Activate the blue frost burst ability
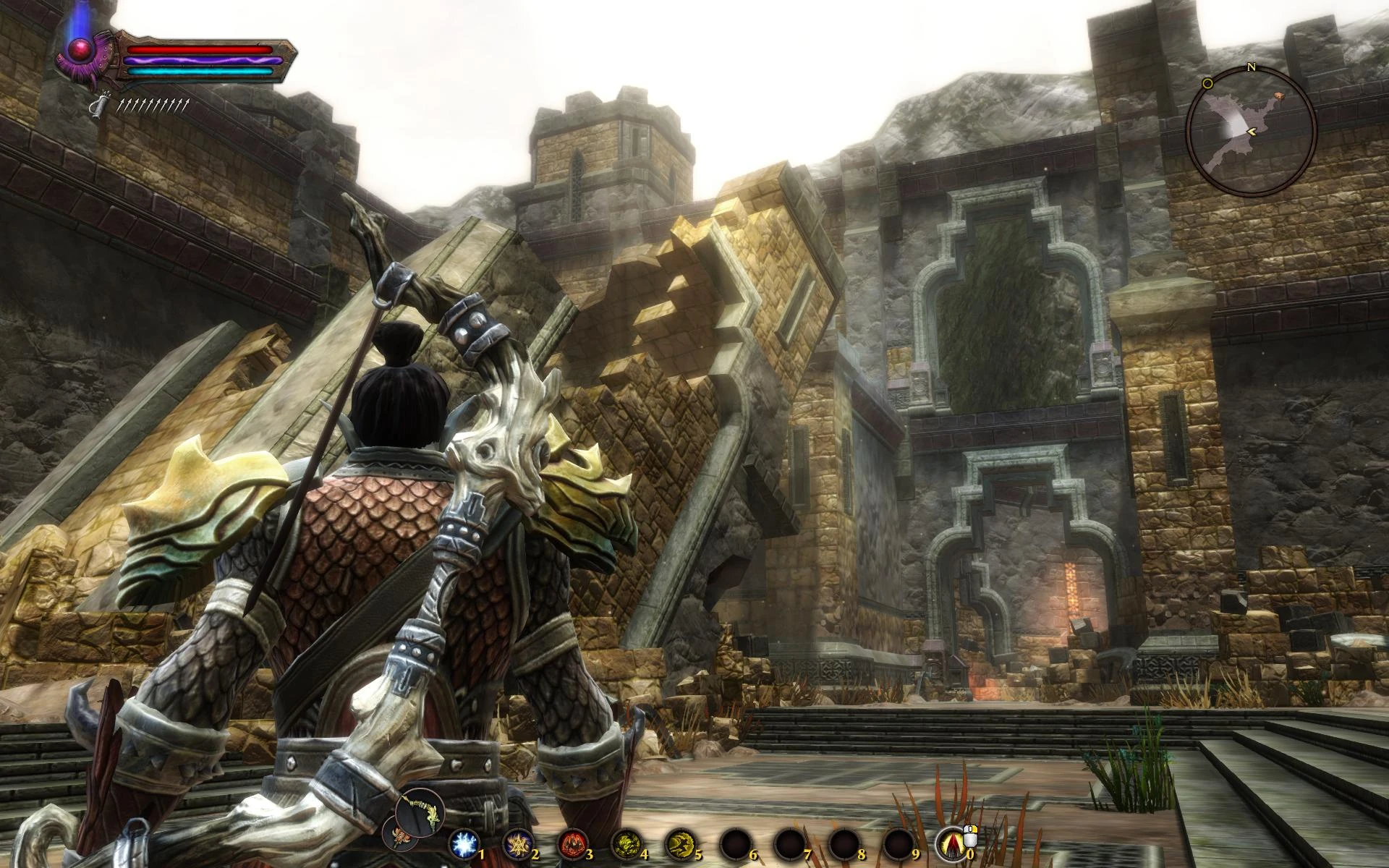1389x868 pixels. click(463, 844)
